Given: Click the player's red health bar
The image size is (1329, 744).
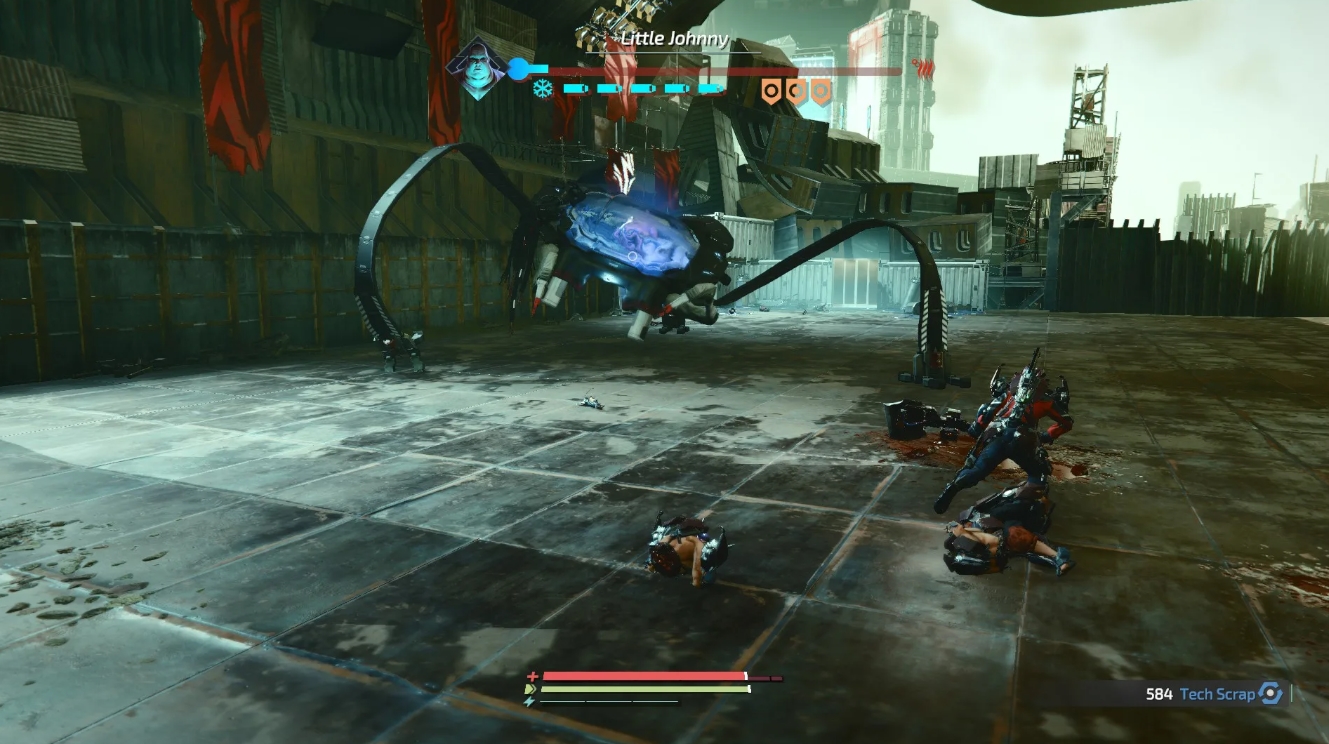Looking at the screenshot, I should [x=642, y=674].
